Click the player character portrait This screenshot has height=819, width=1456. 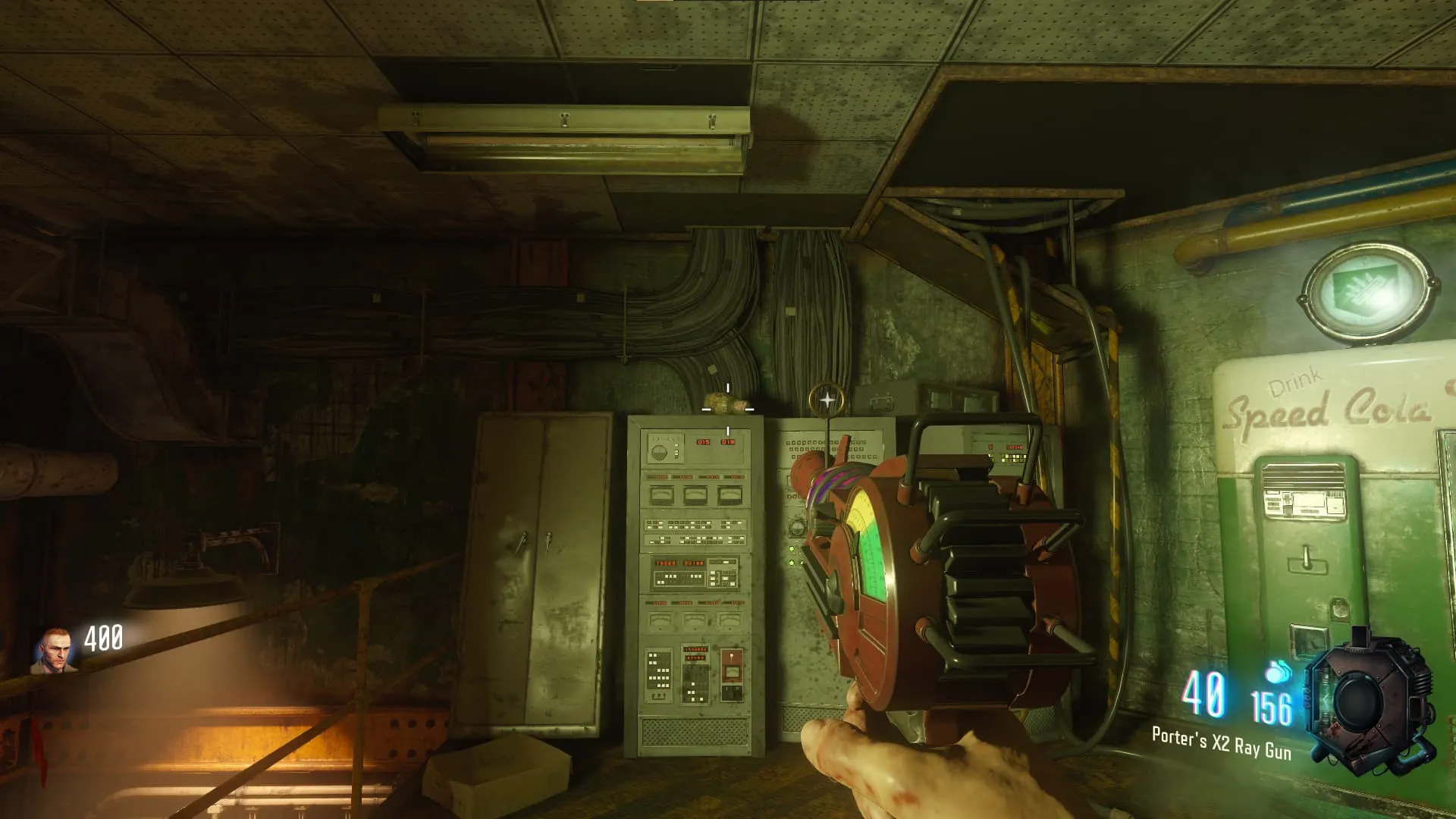tap(53, 651)
